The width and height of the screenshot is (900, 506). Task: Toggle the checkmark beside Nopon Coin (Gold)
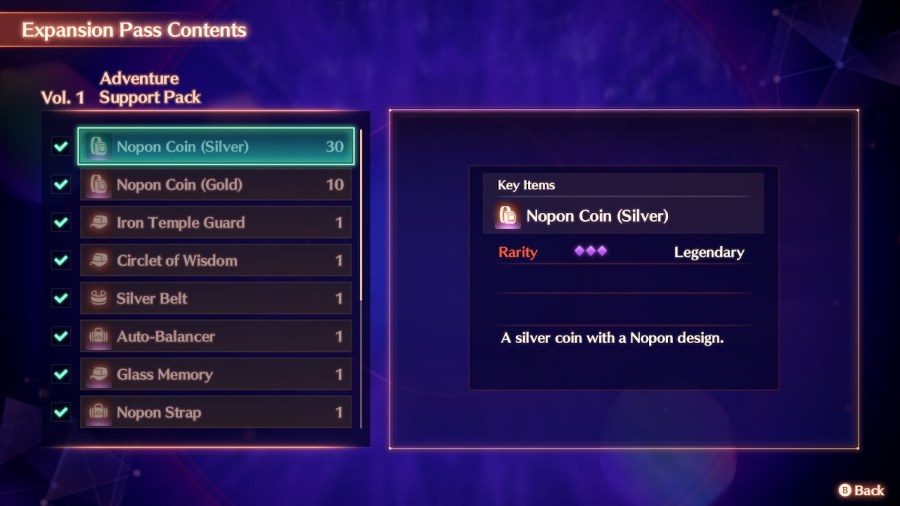(x=61, y=185)
